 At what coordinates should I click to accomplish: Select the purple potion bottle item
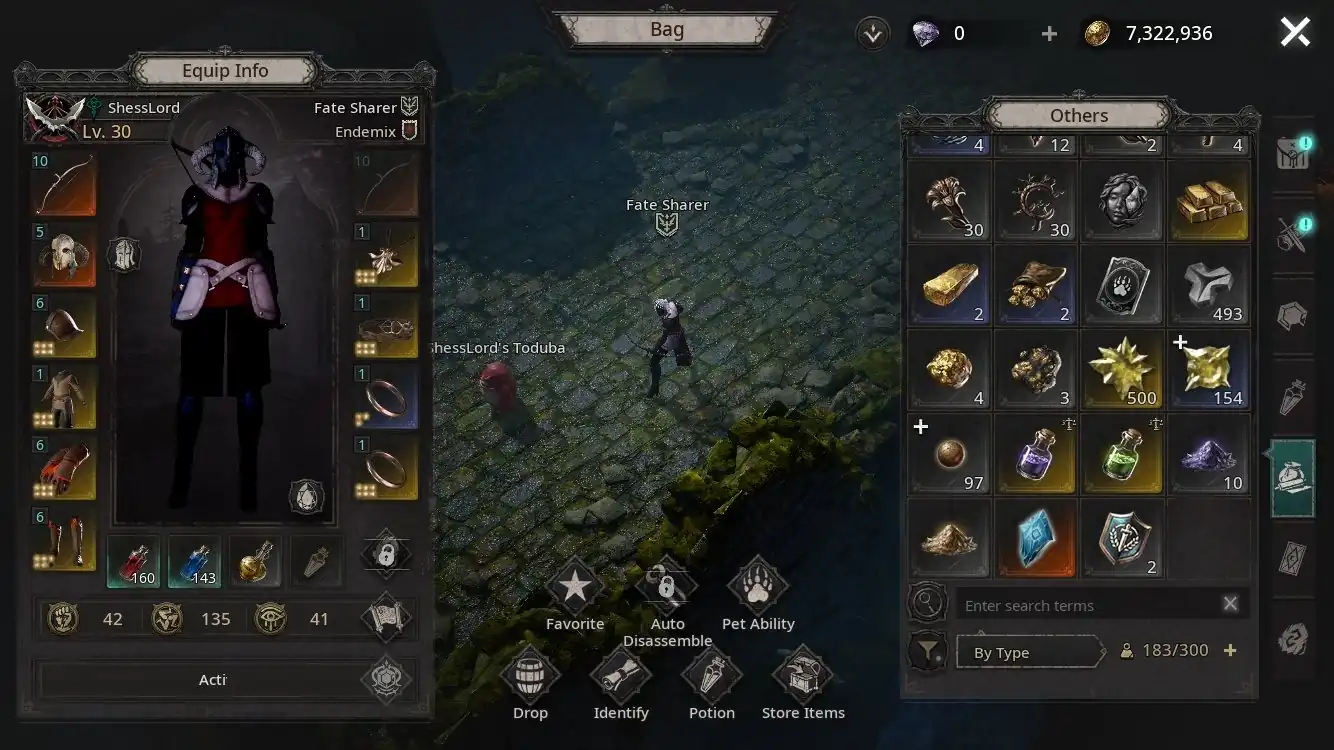click(1037, 455)
